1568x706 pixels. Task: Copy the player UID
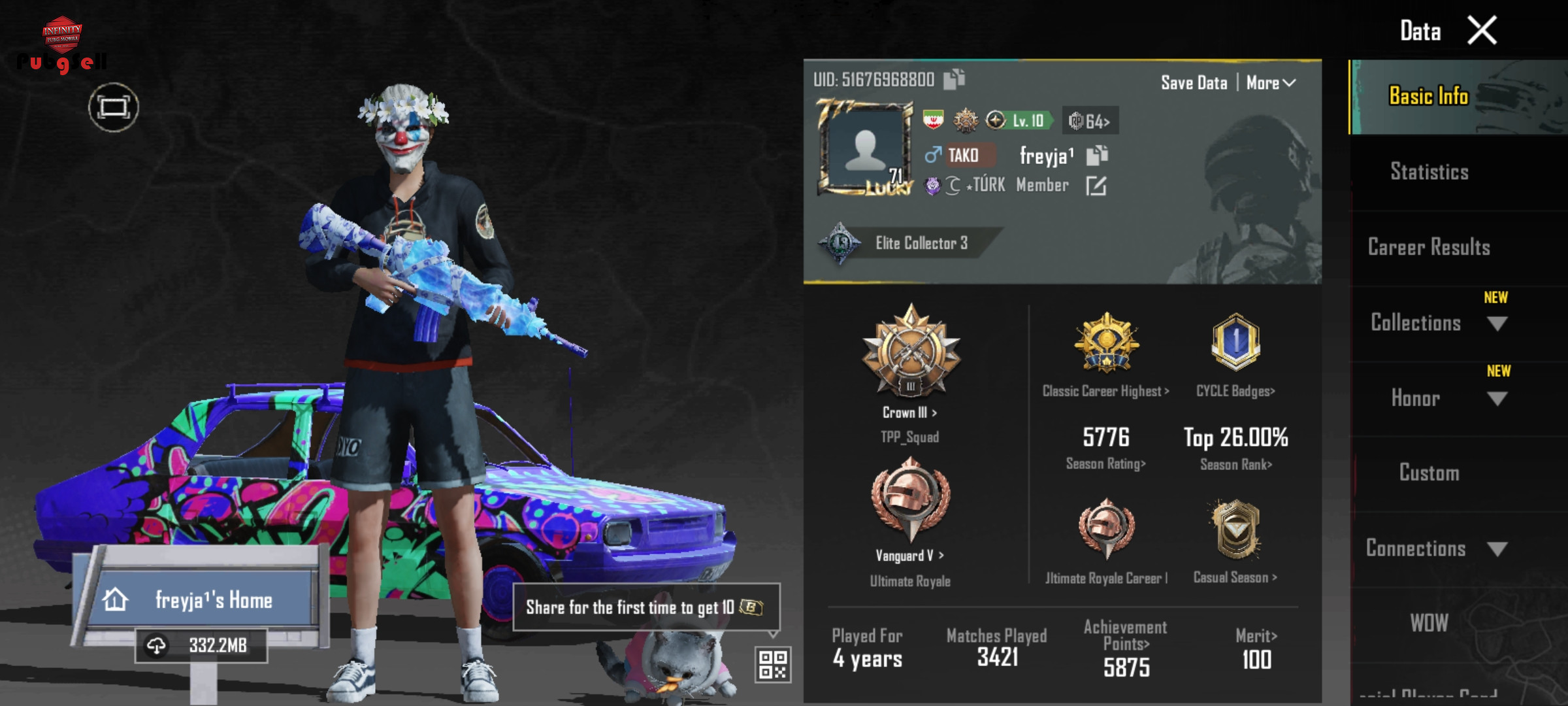tap(954, 80)
